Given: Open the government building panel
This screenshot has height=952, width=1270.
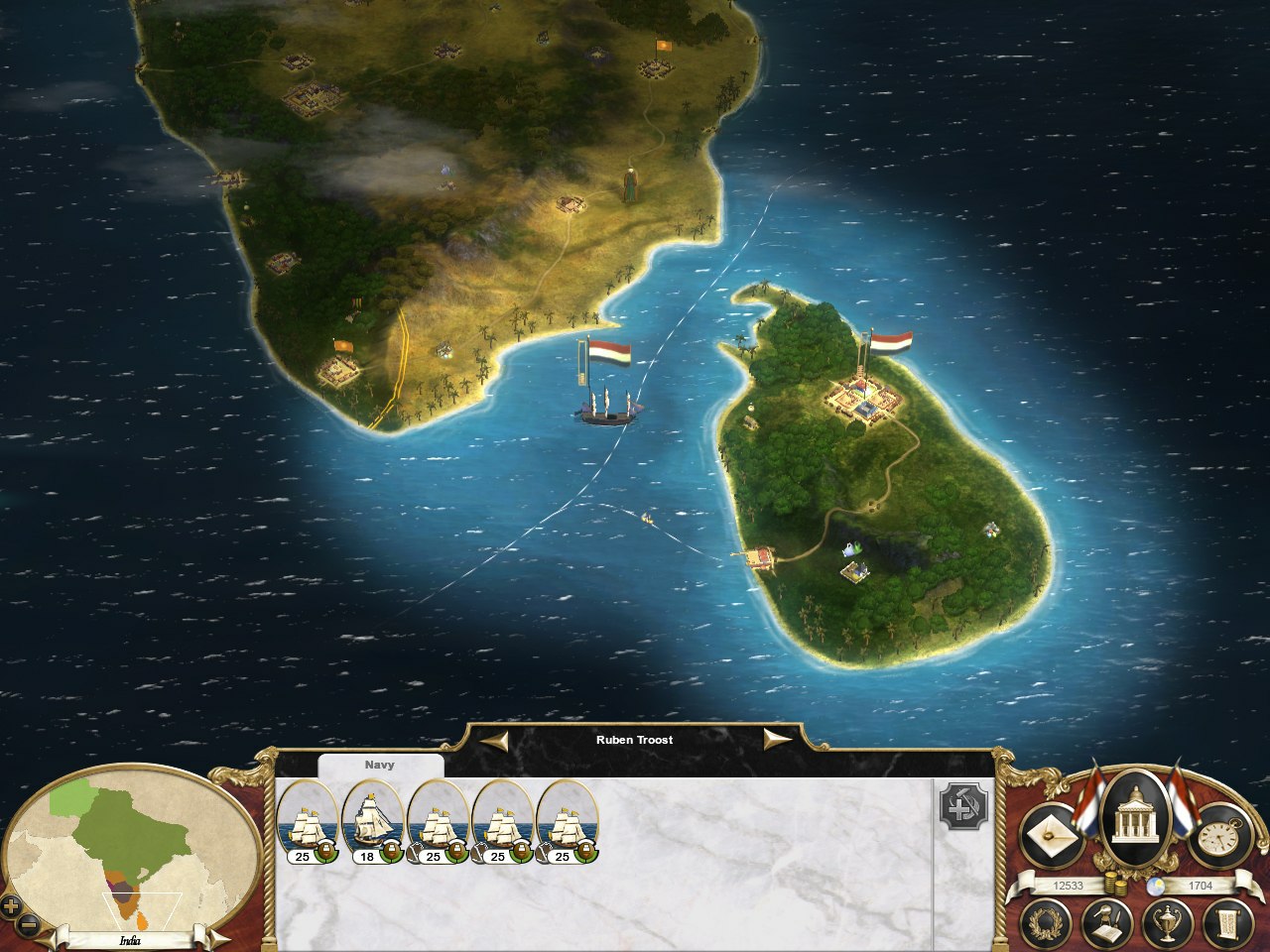Looking at the screenshot, I should tap(1136, 823).
